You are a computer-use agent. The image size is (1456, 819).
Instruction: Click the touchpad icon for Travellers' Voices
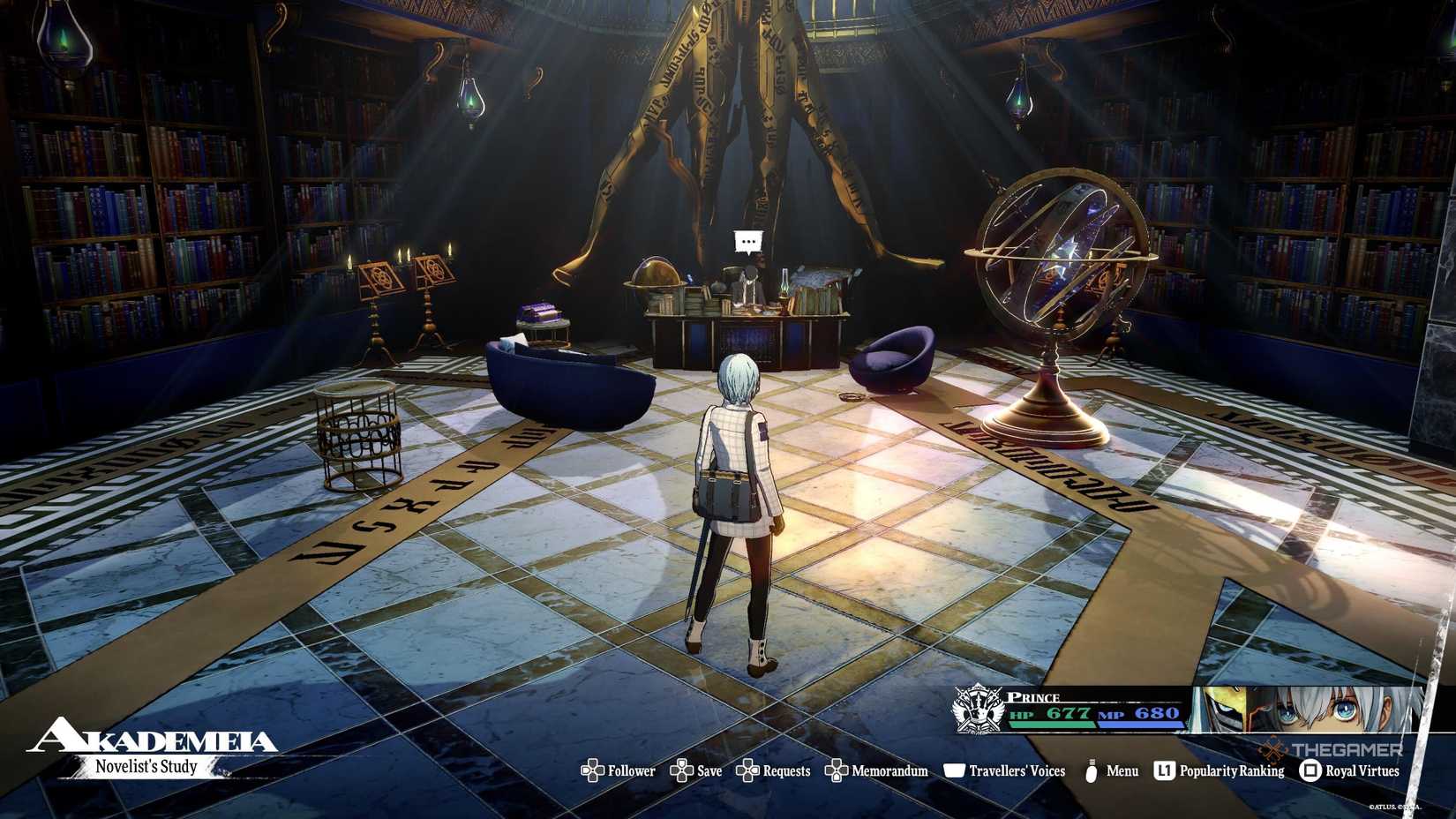954,770
